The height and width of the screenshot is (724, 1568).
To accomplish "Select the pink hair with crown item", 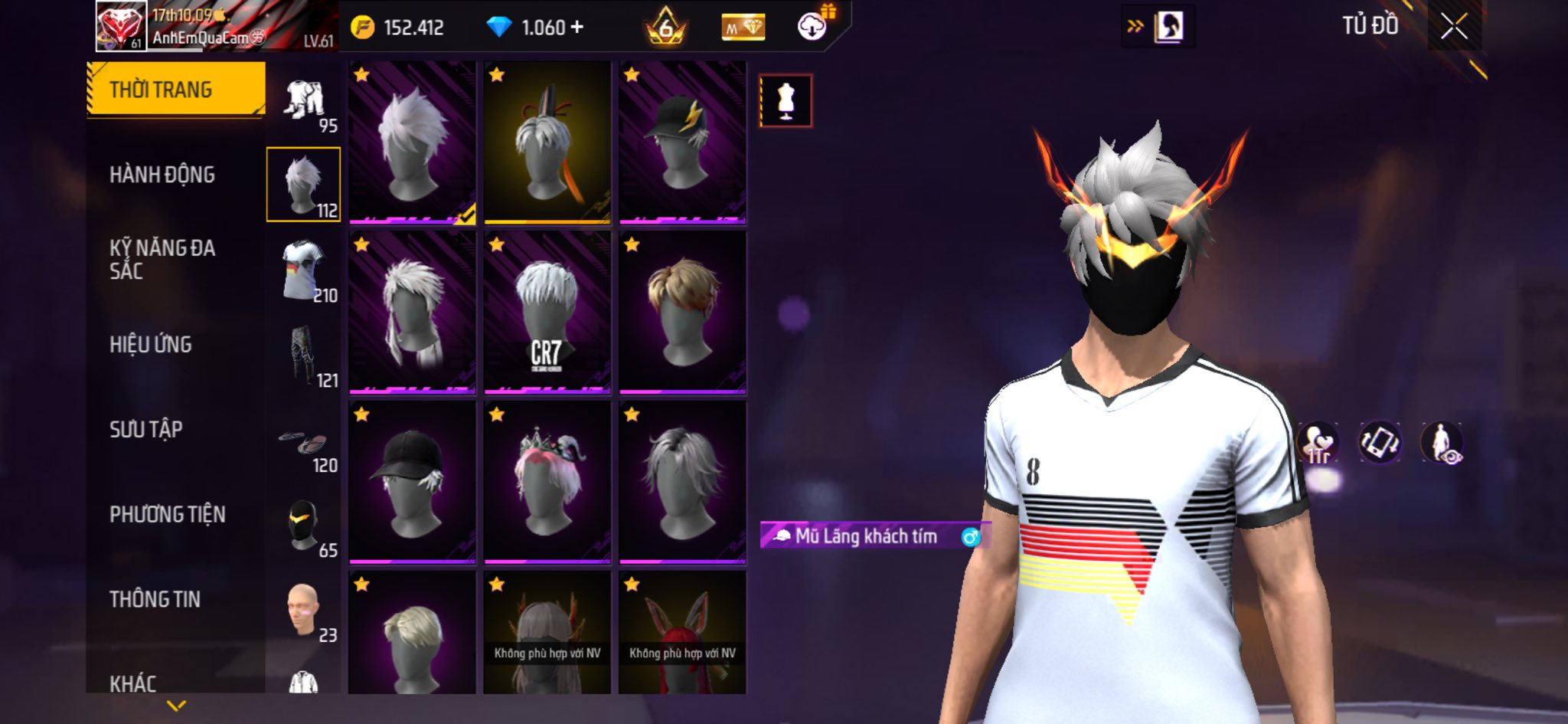I will (547, 483).
